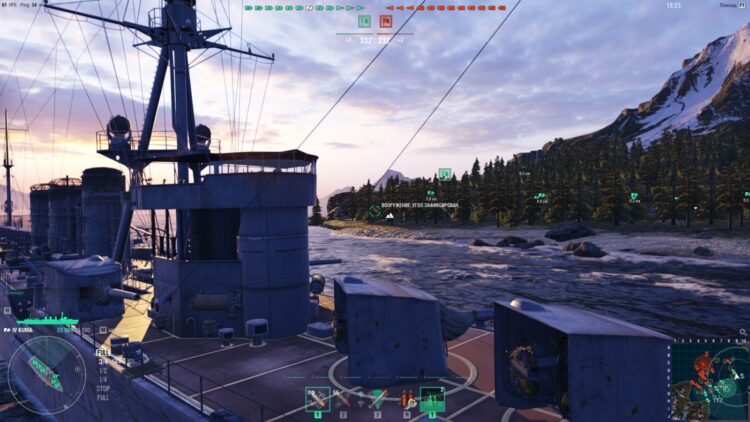Image resolution: width=750 pixels, height=422 pixels.
Task: Select the torpedo launcher weapon slot
Action: point(375,399)
